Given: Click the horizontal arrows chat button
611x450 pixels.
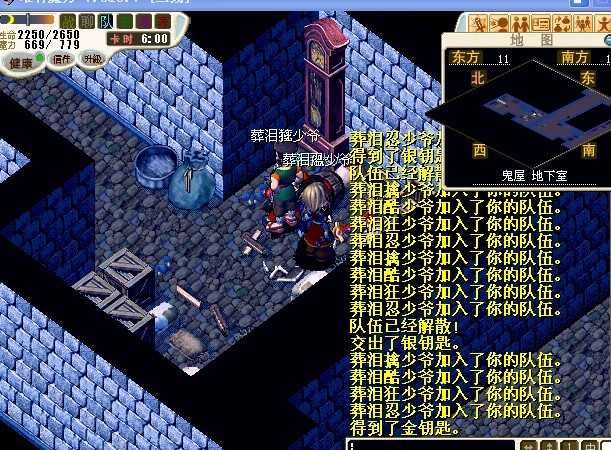Looking at the screenshot, I should pos(527,445).
